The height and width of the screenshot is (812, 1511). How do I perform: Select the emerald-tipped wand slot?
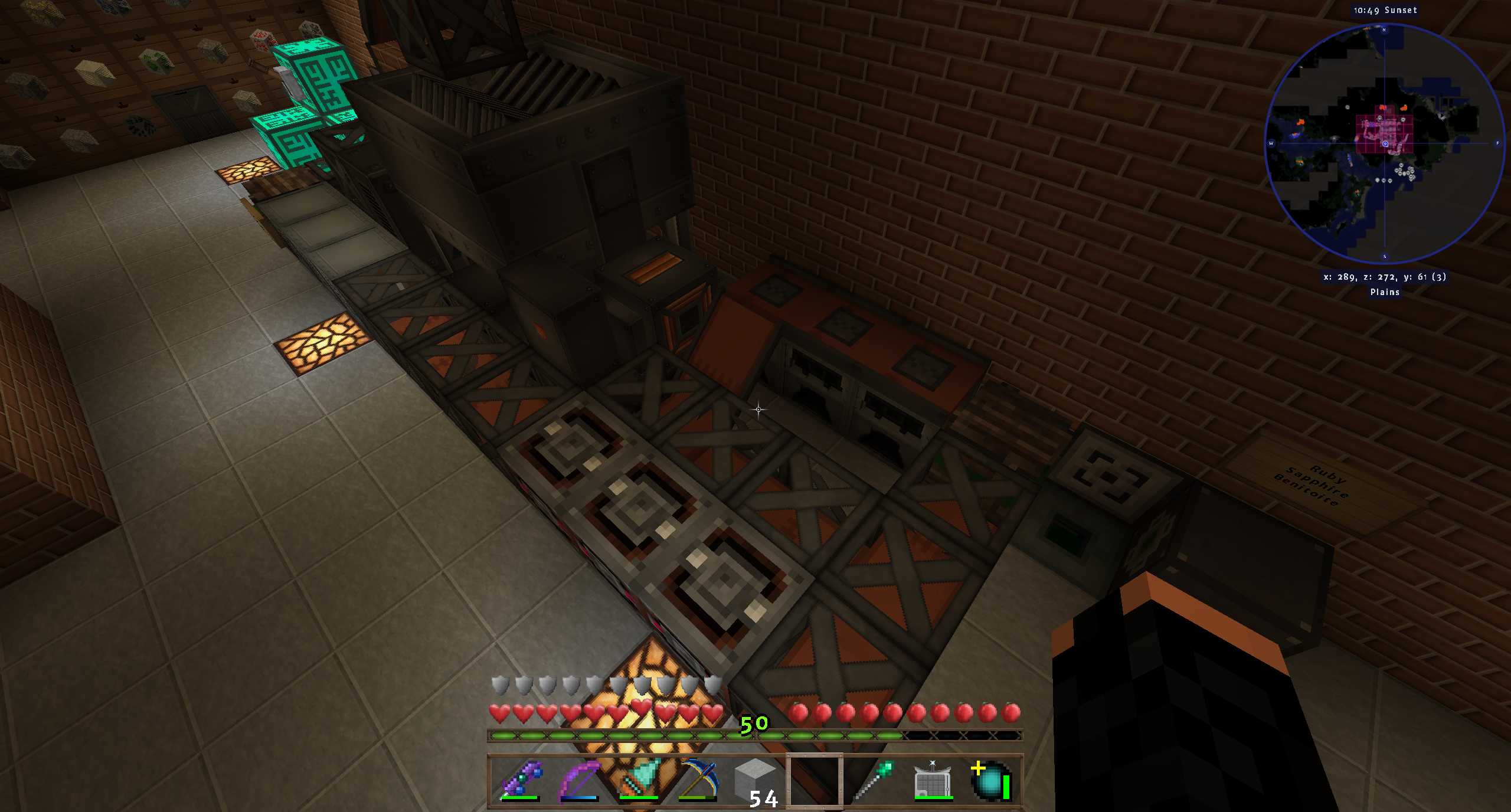pos(874,780)
